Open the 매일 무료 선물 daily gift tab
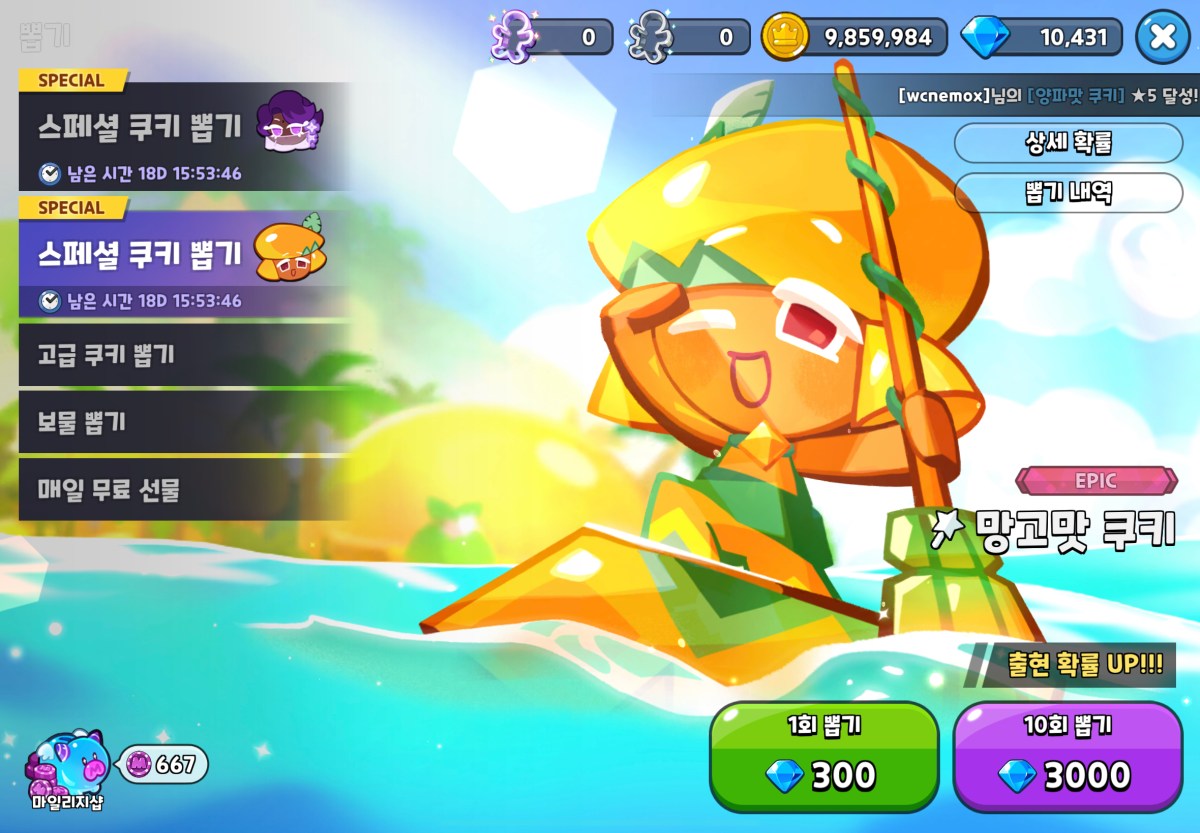 click(184, 490)
